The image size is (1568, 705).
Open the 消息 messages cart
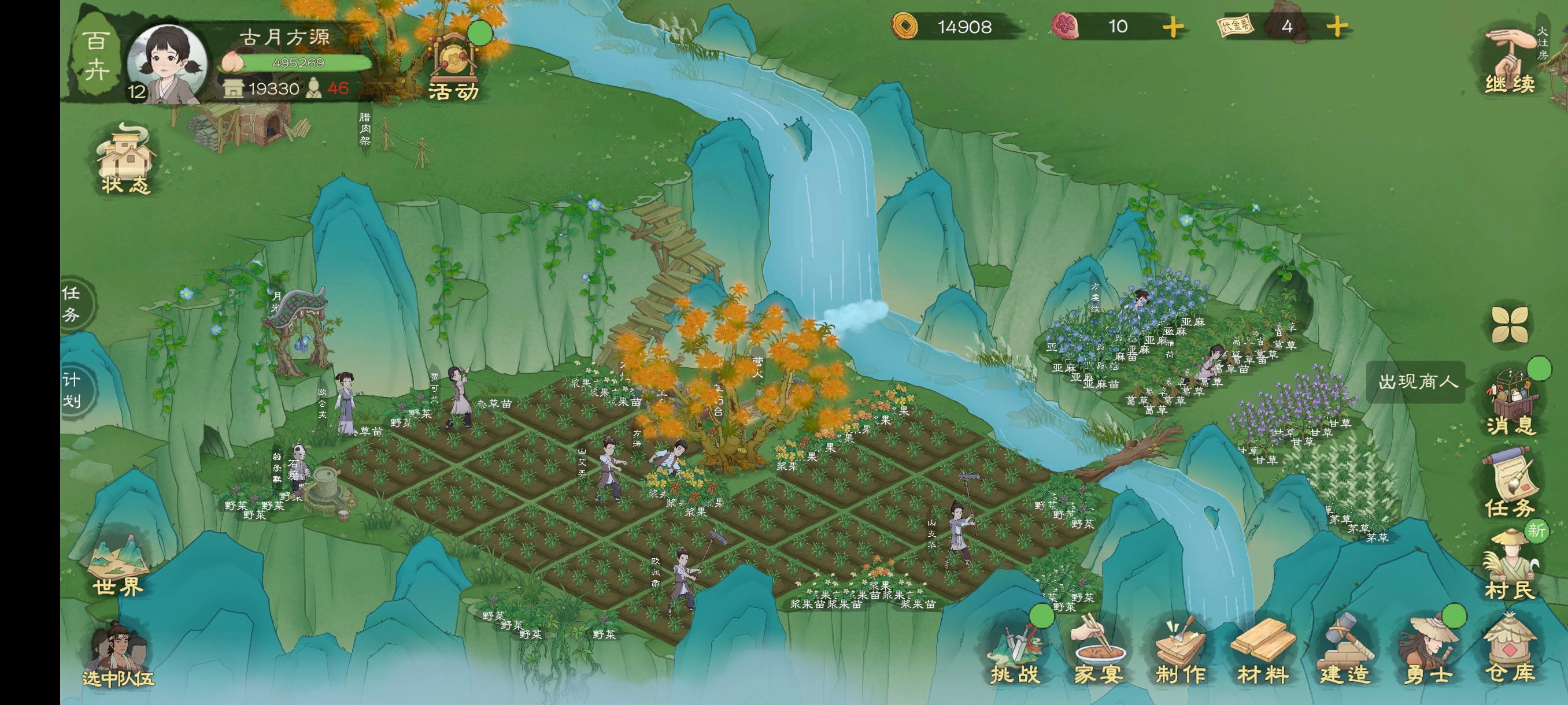pyautogui.click(x=1510, y=402)
